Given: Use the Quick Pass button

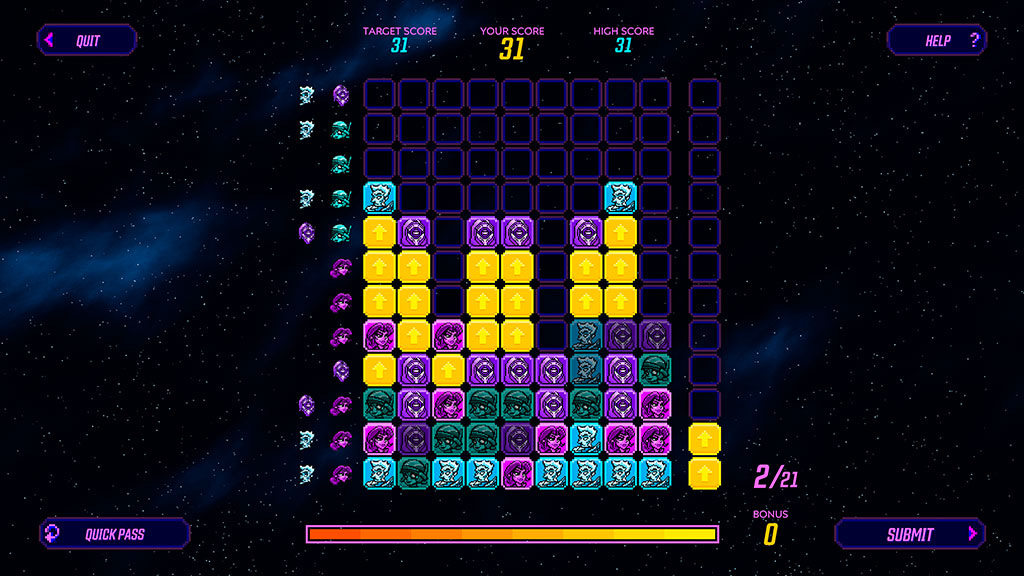Looking at the screenshot, I should click(114, 534).
